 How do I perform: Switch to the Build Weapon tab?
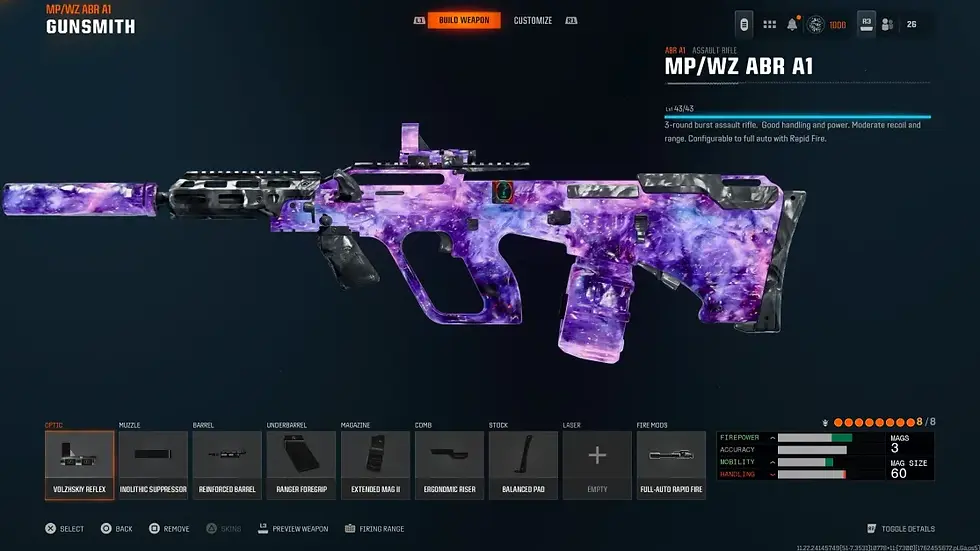[x=464, y=20]
